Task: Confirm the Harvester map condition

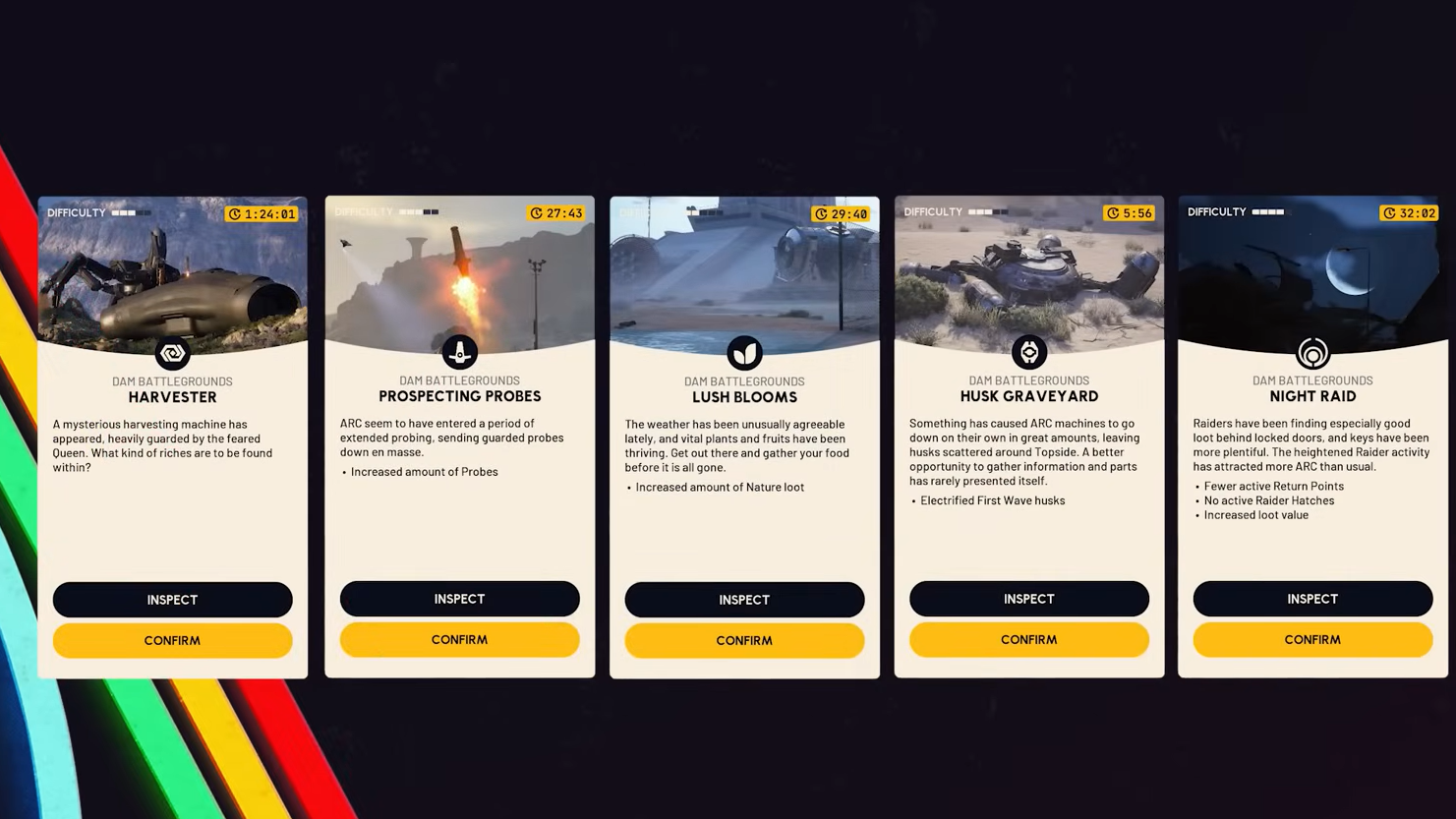Action: (x=172, y=640)
